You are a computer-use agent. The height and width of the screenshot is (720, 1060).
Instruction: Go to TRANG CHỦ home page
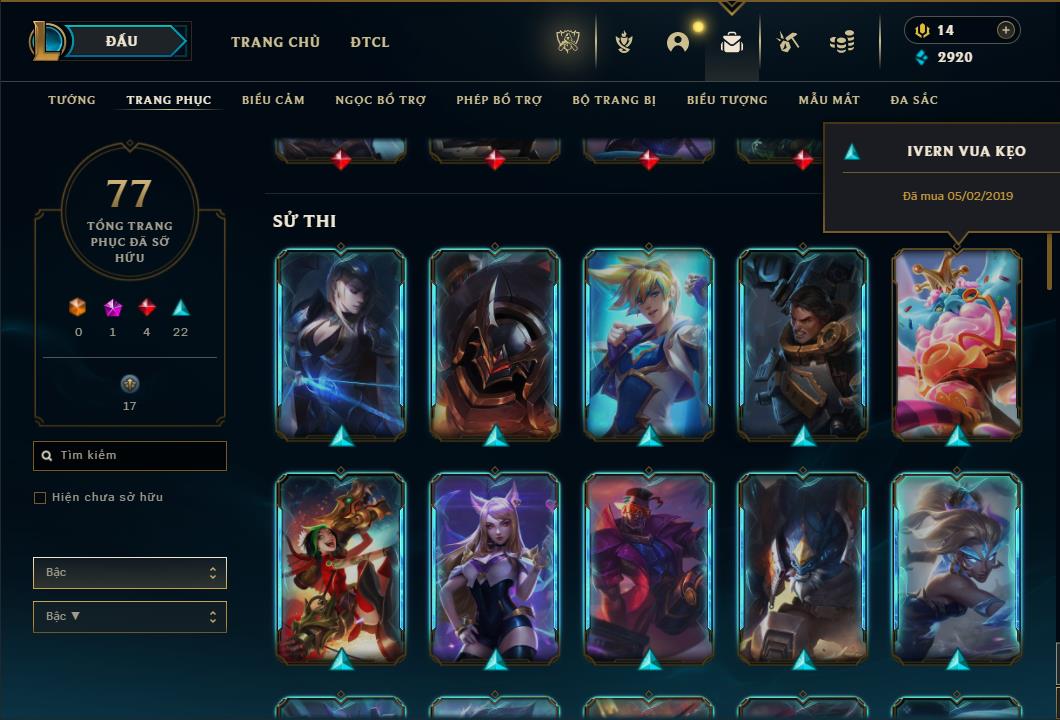click(275, 42)
